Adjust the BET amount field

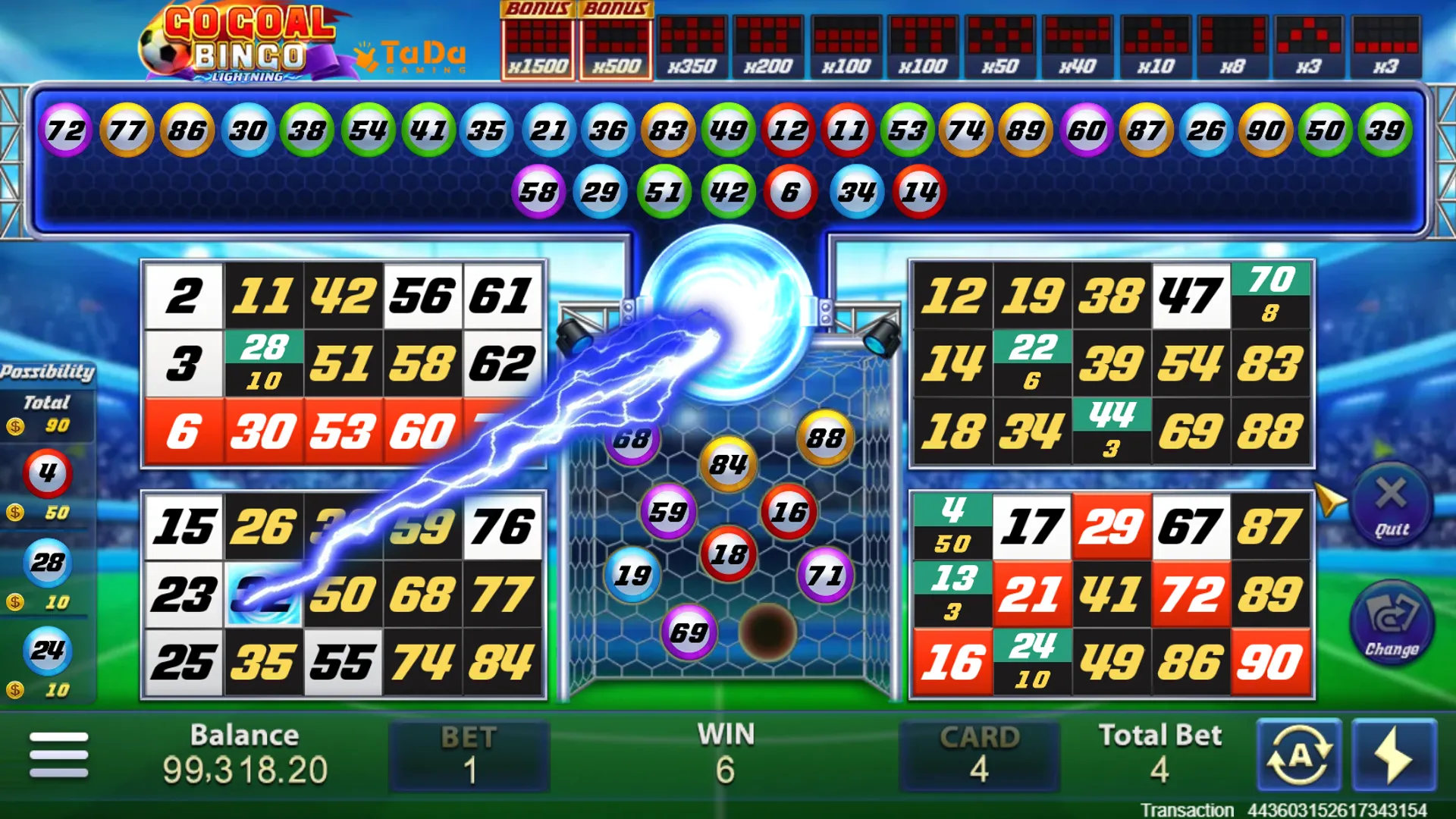(x=469, y=757)
